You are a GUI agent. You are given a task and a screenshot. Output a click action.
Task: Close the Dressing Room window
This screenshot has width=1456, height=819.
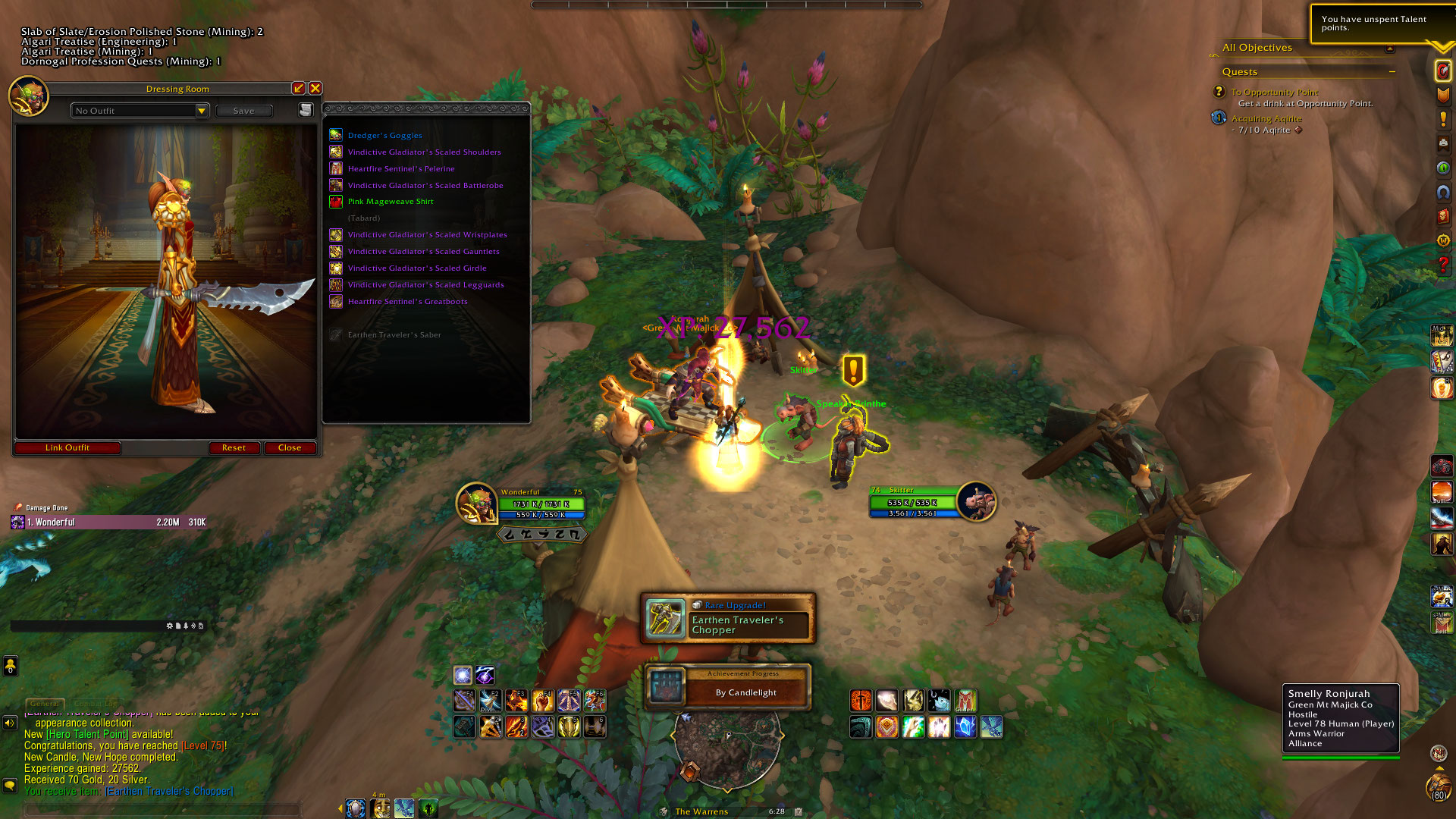(315, 89)
